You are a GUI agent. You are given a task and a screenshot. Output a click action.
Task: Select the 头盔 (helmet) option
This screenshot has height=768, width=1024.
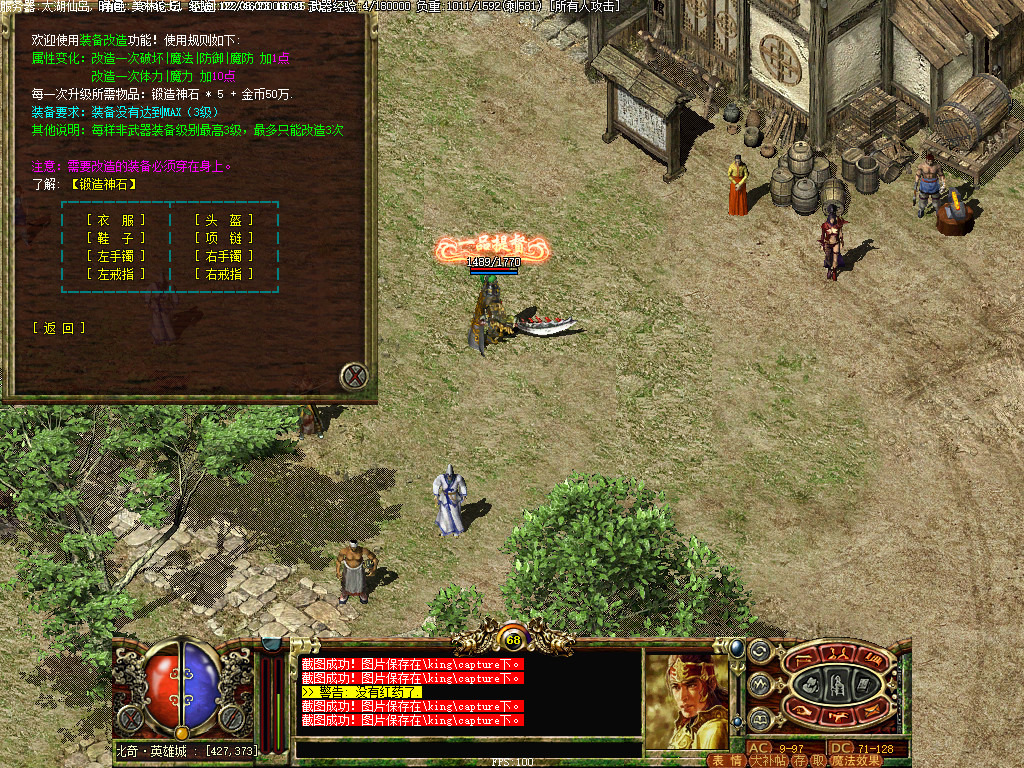point(224,220)
